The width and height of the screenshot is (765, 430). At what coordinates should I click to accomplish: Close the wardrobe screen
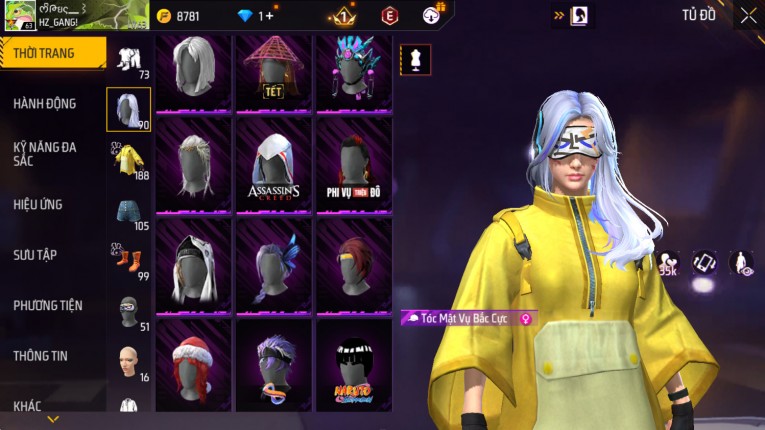(748, 15)
